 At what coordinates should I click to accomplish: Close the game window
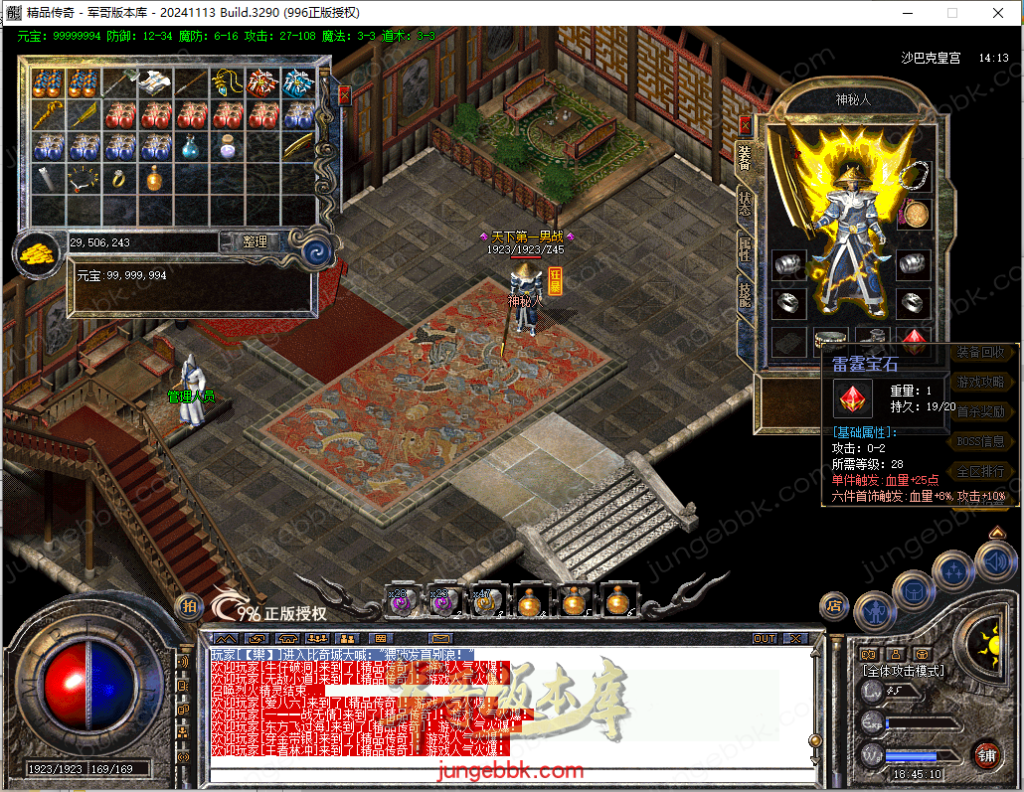[x=997, y=13]
